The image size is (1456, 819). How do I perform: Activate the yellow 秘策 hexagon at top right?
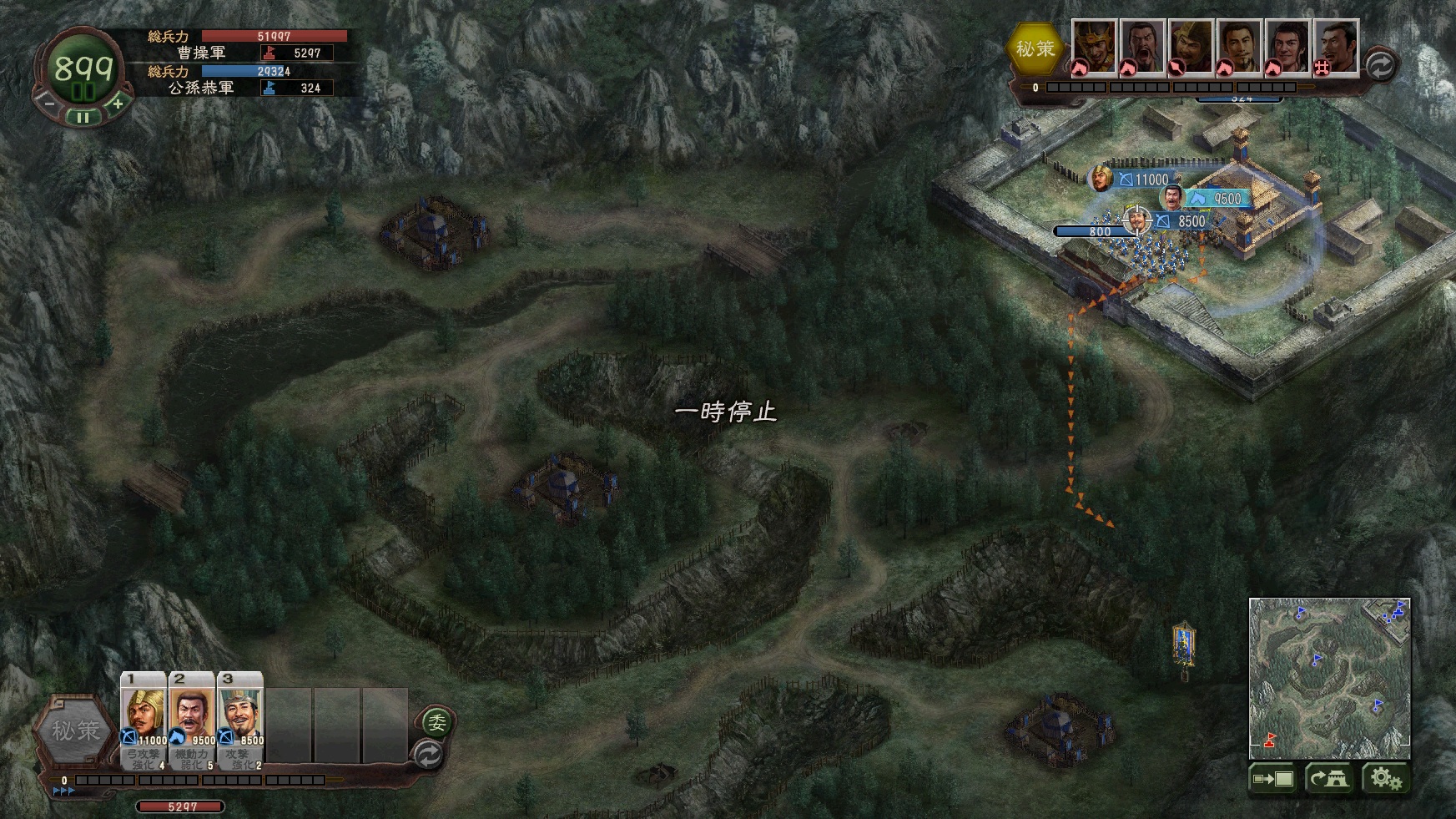click(1035, 49)
